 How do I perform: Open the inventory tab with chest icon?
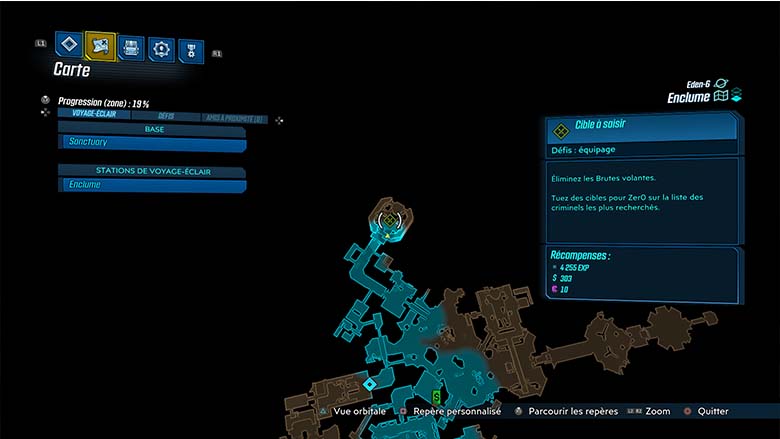pyautogui.click(x=131, y=47)
